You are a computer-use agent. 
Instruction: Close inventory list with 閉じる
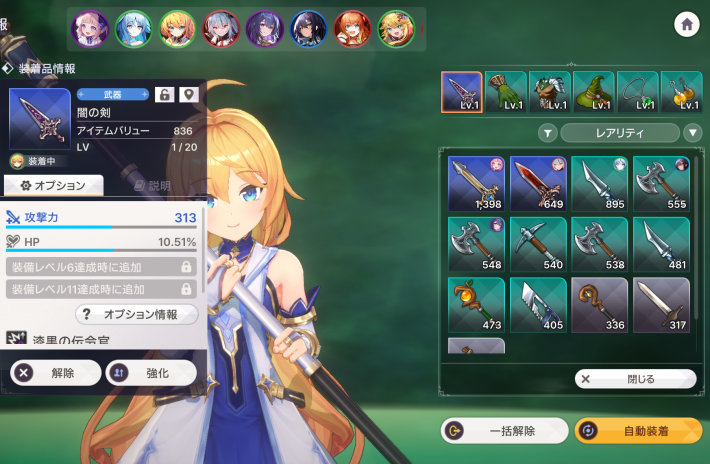(635, 379)
